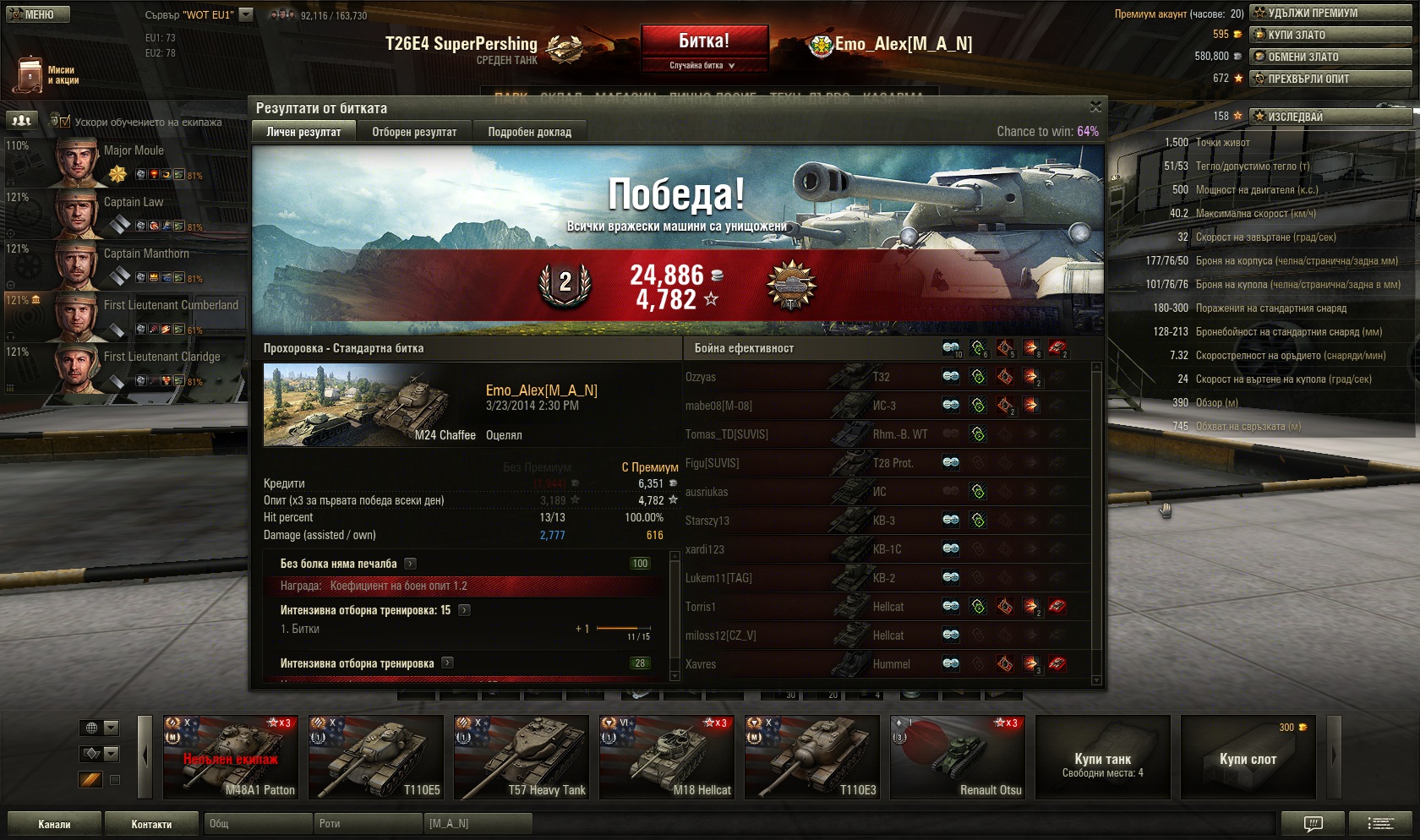Viewport: 1420px width, 840px height.
Task: Switch to the Отборен резултат tab
Action: point(414,132)
